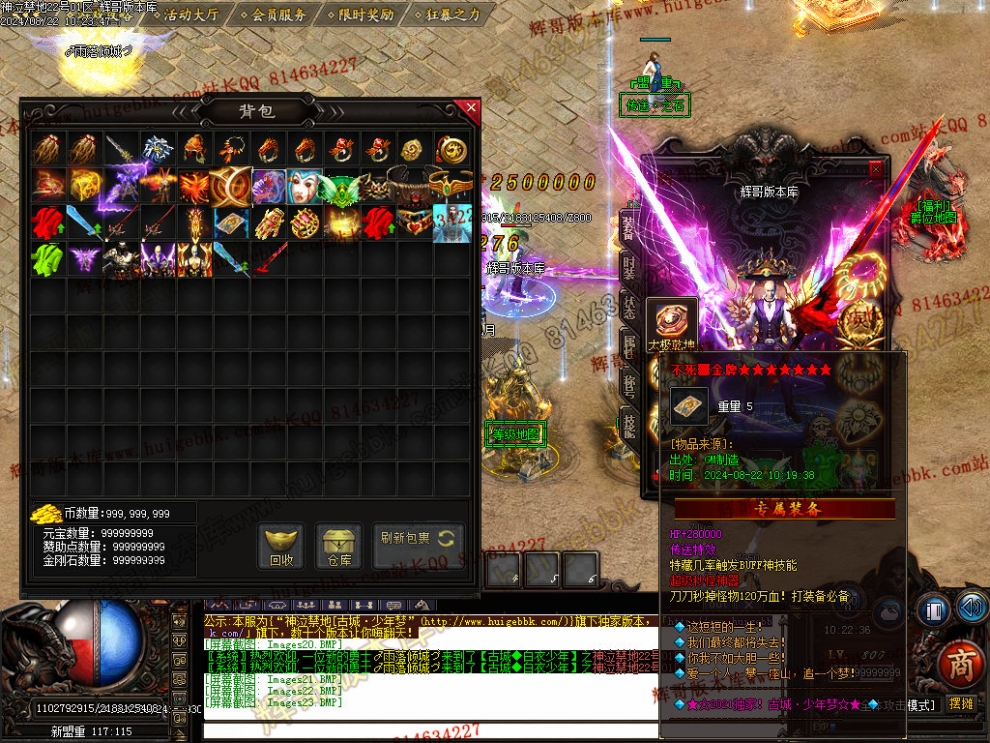Image resolution: width=990 pixels, height=743 pixels.
Task: Refresh the bag with 刷新包裹
Action: 418,539
